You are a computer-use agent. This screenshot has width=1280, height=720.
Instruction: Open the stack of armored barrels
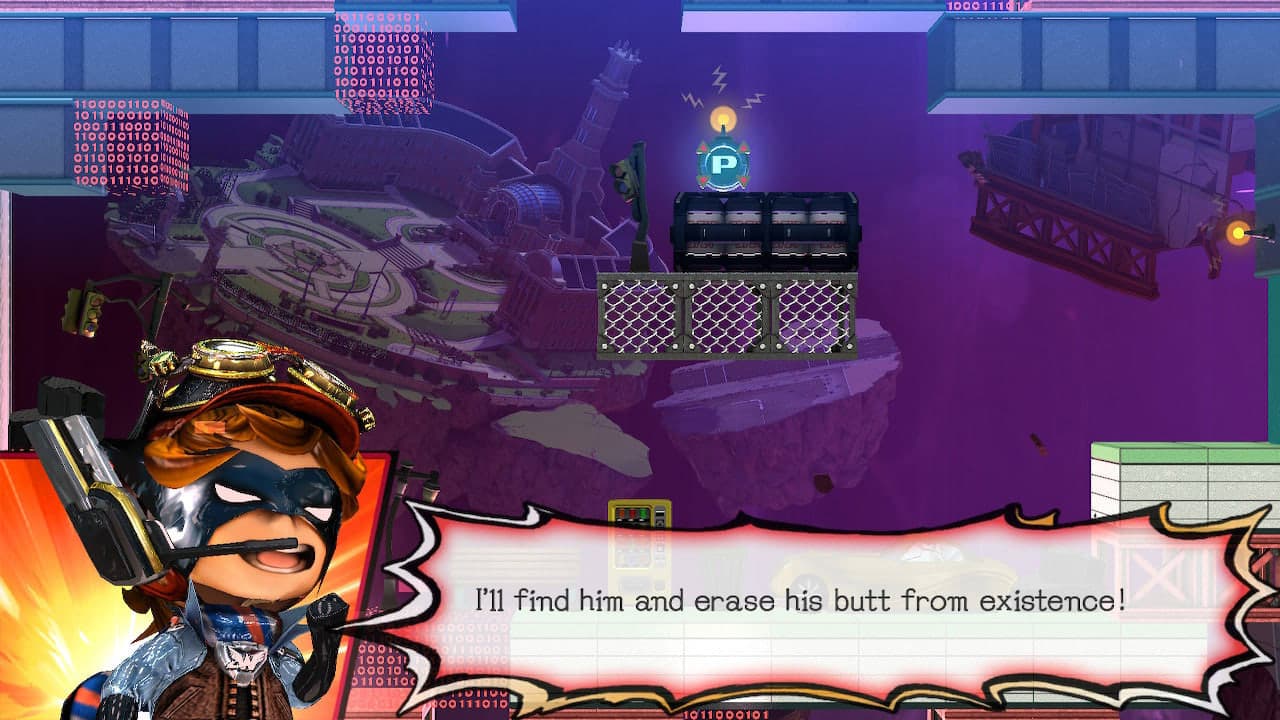(765, 230)
